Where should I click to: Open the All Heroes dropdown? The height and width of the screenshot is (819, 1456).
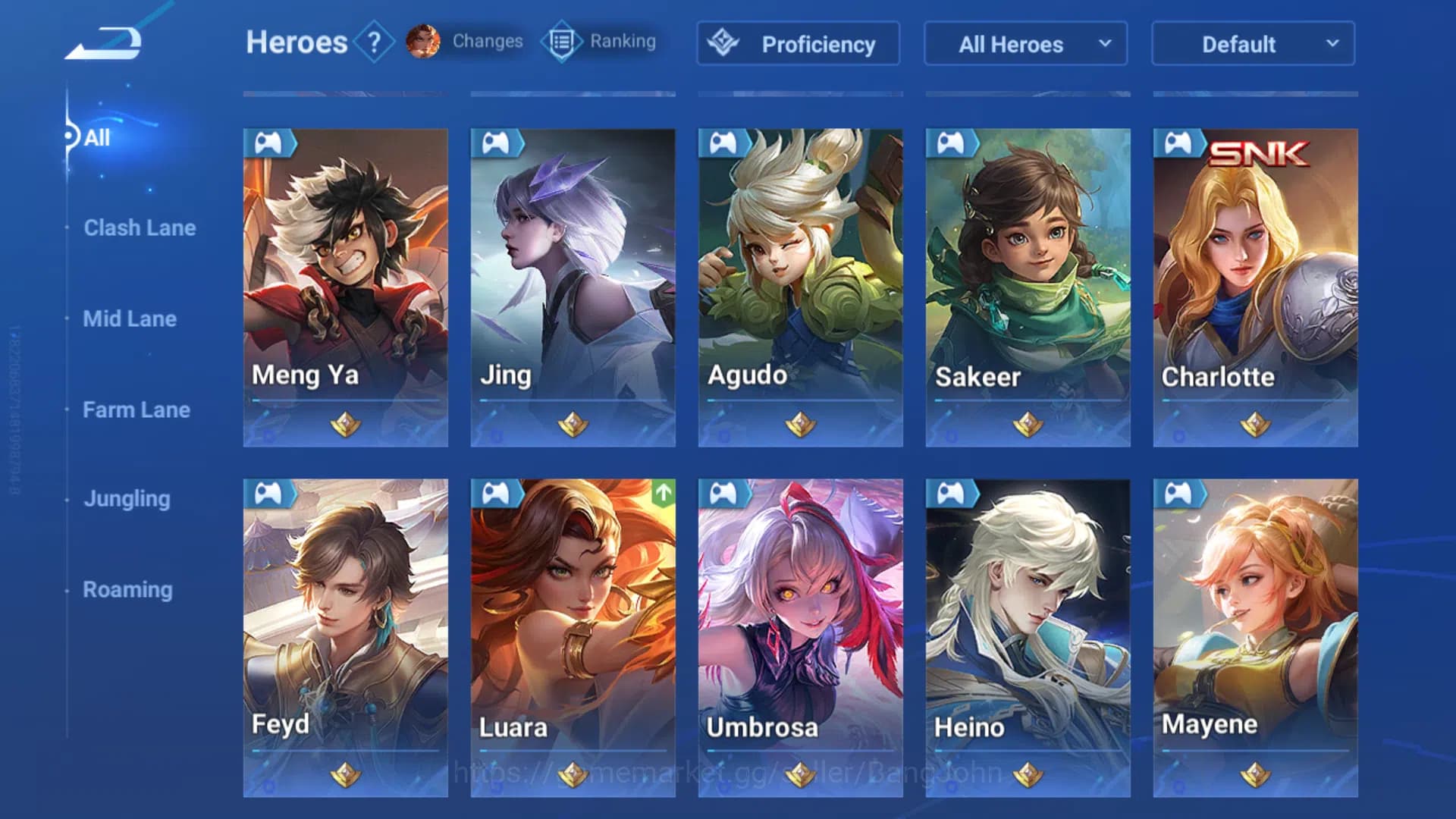point(1025,44)
